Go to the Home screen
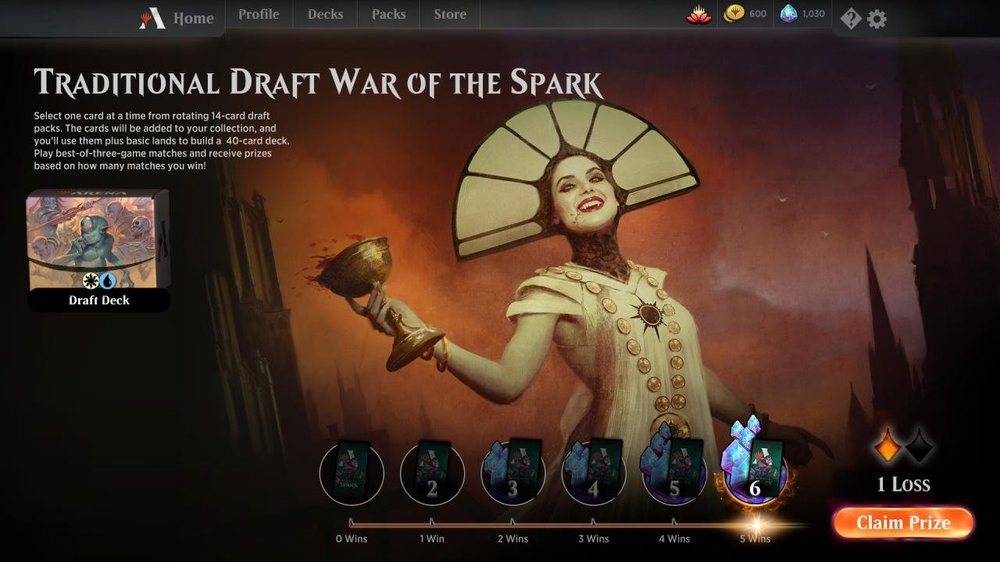 (x=180, y=18)
